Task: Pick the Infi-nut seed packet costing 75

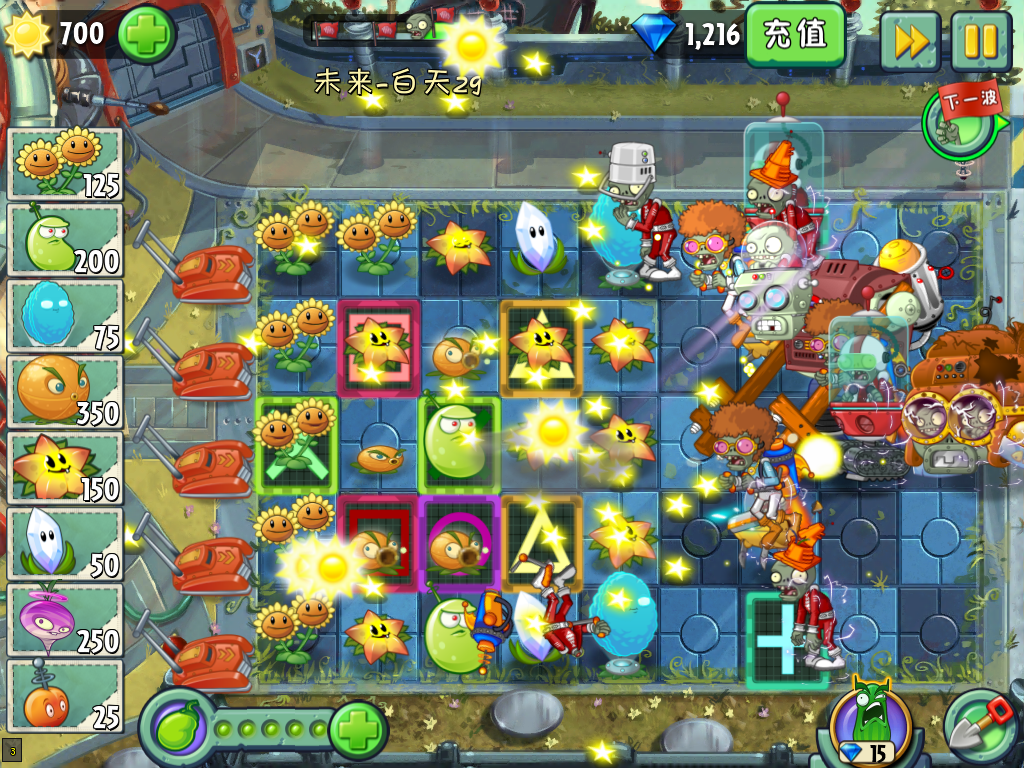Action: coord(65,316)
